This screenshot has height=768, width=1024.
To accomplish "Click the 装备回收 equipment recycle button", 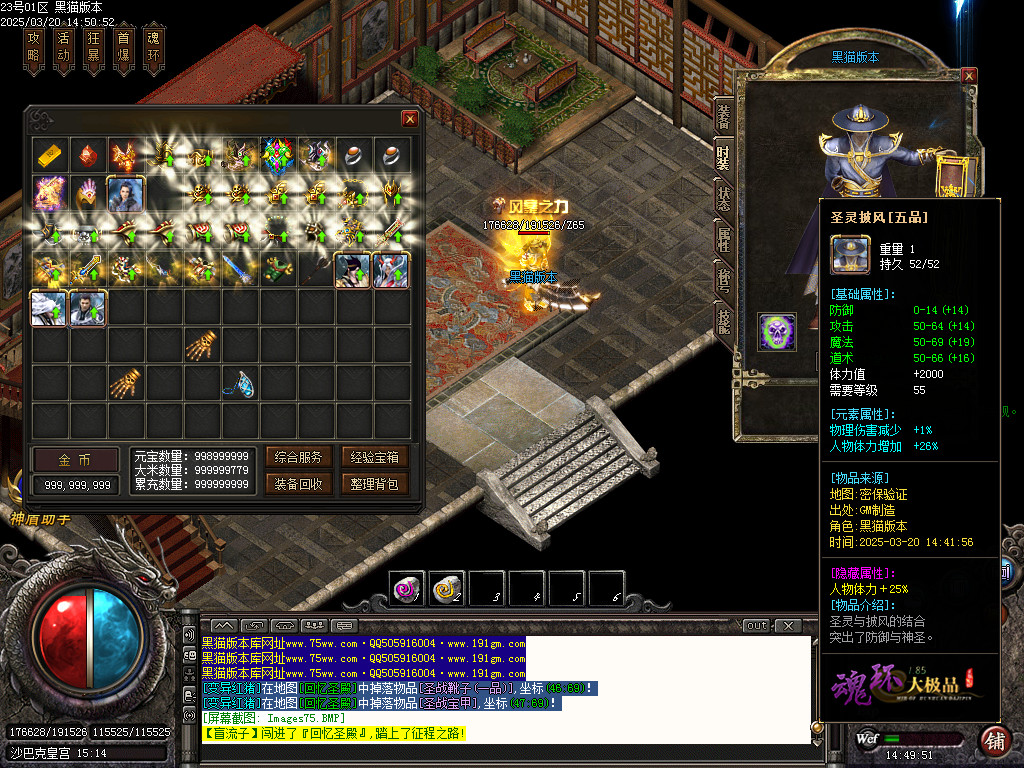I will [298, 484].
